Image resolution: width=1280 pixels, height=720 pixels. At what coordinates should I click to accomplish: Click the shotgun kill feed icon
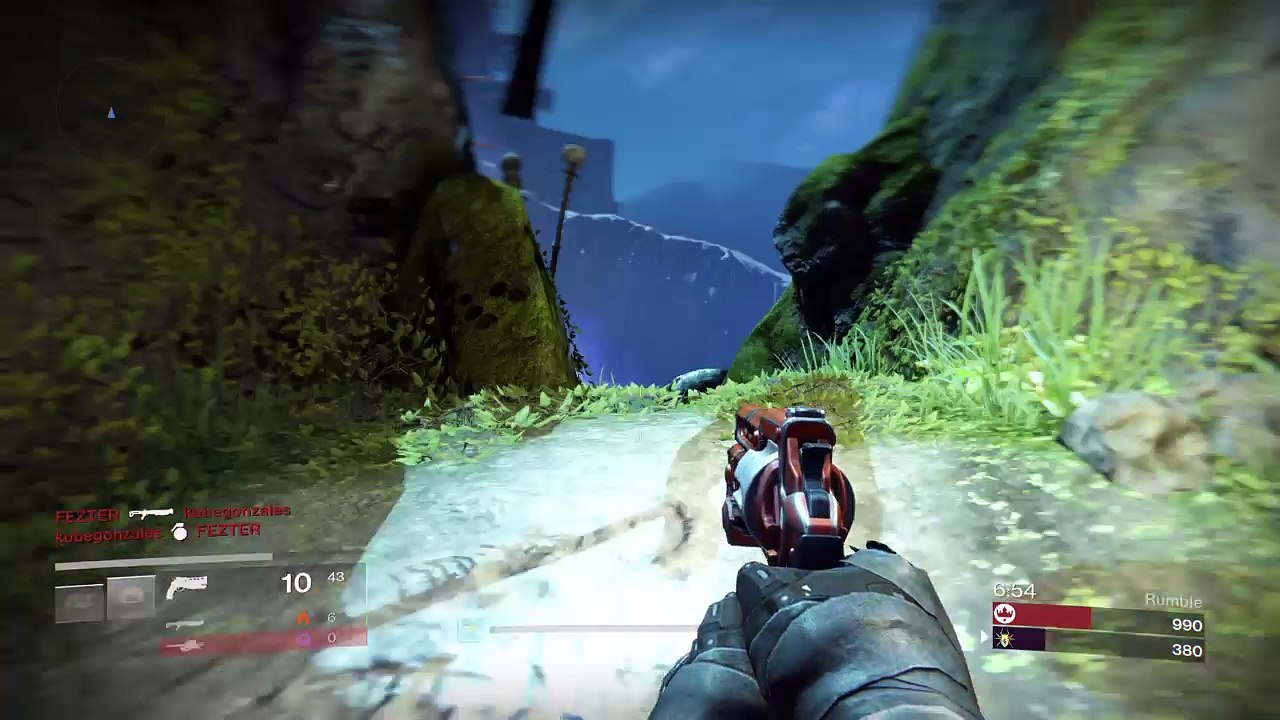pos(151,513)
